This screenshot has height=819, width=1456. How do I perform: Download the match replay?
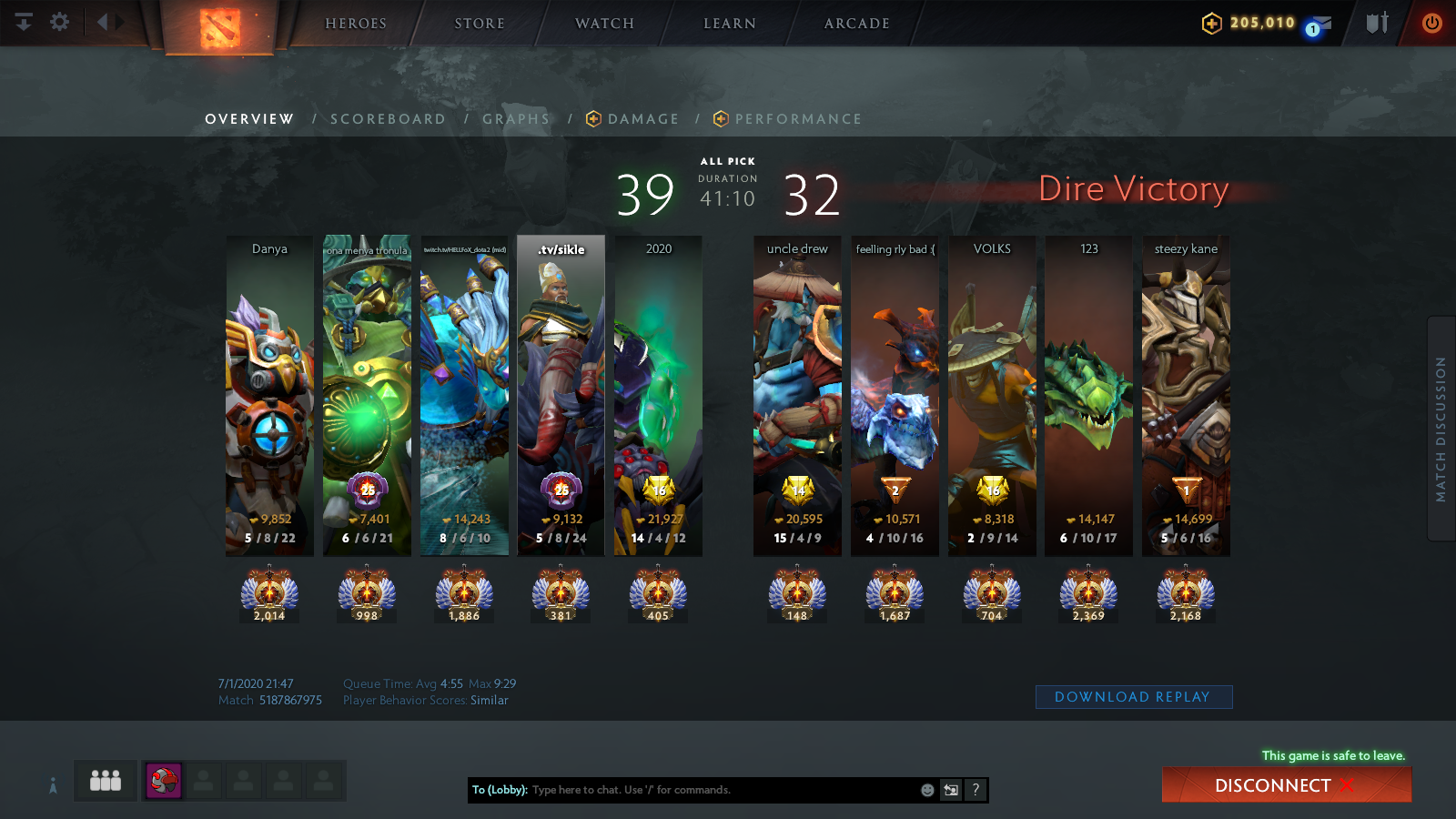pos(1133,697)
